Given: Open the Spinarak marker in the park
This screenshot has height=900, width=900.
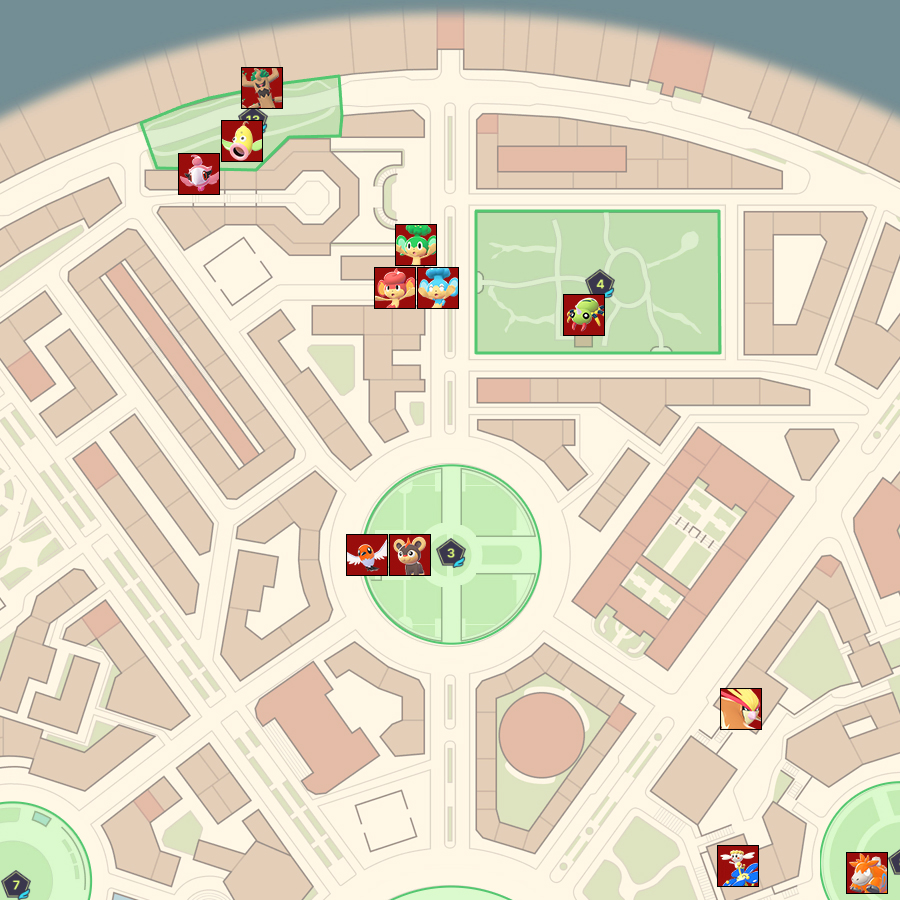Looking at the screenshot, I should (584, 315).
